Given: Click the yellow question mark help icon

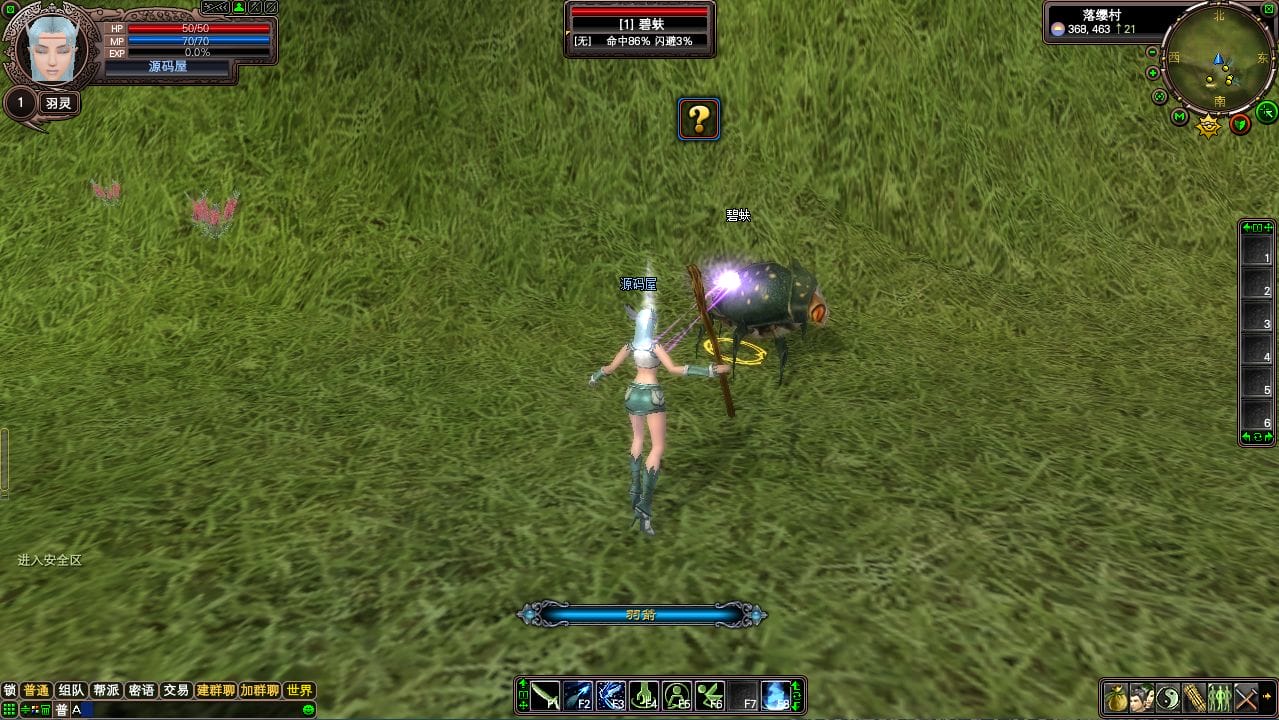Looking at the screenshot, I should click(699, 120).
